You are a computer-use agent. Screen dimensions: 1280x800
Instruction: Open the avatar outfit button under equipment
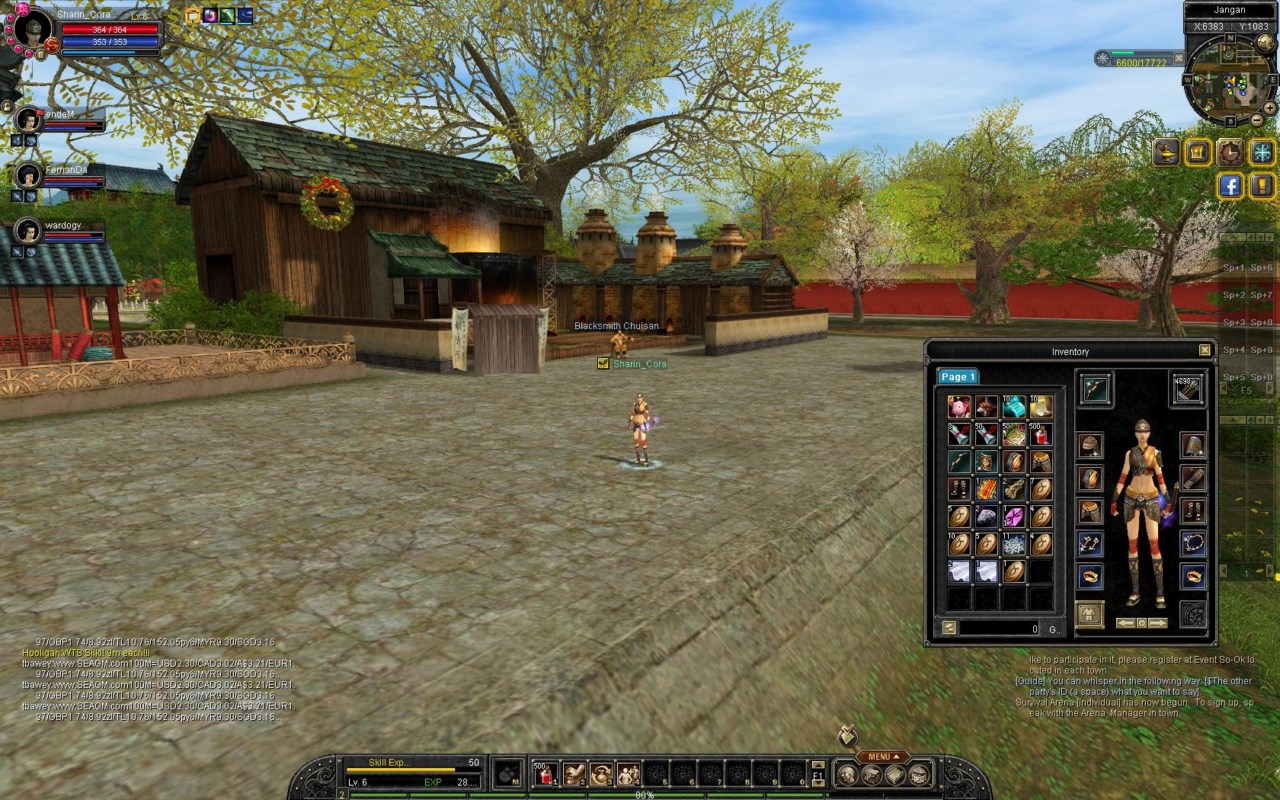(x=1089, y=614)
